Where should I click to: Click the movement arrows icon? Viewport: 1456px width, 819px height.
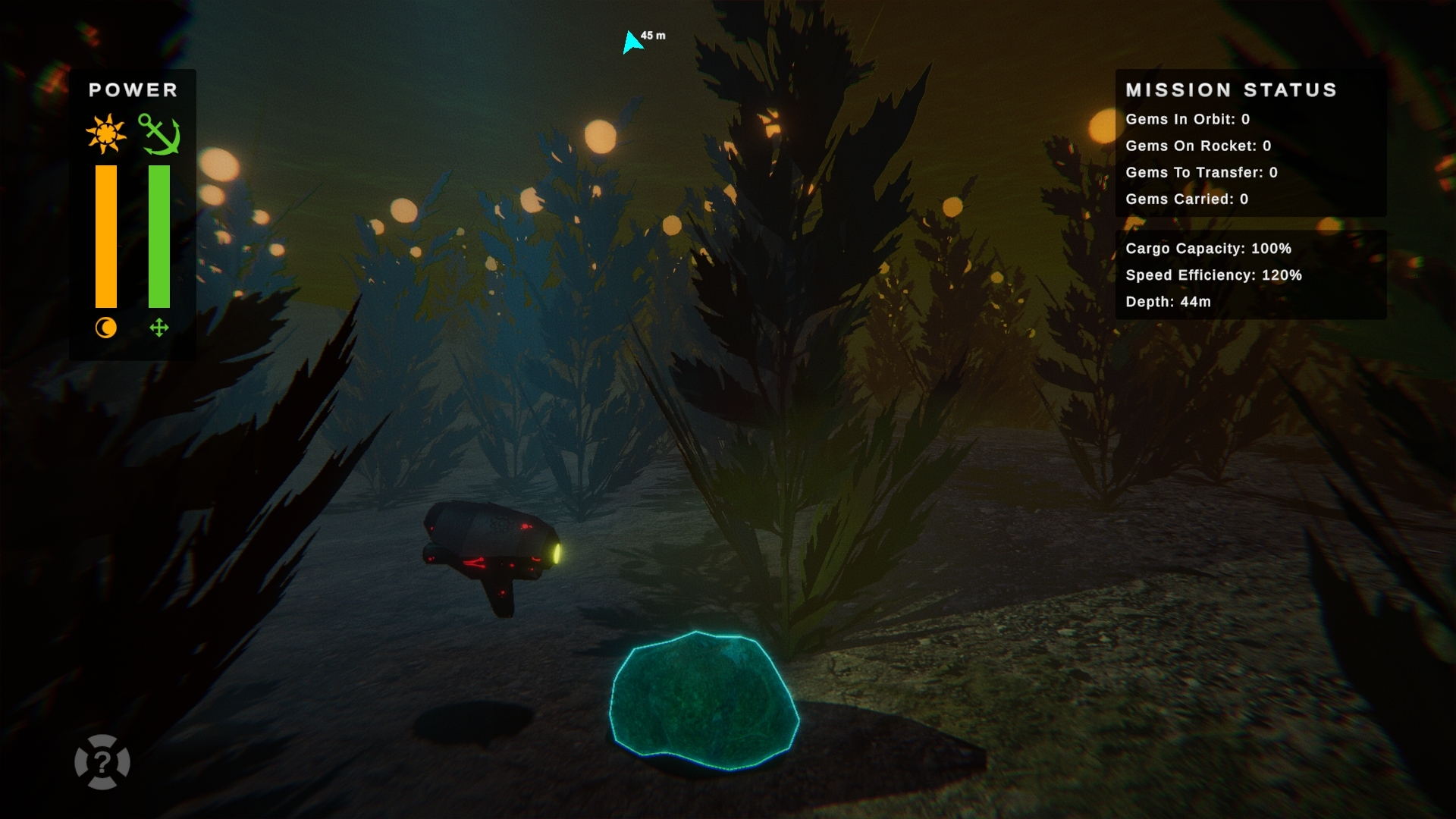click(x=158, y=328)
